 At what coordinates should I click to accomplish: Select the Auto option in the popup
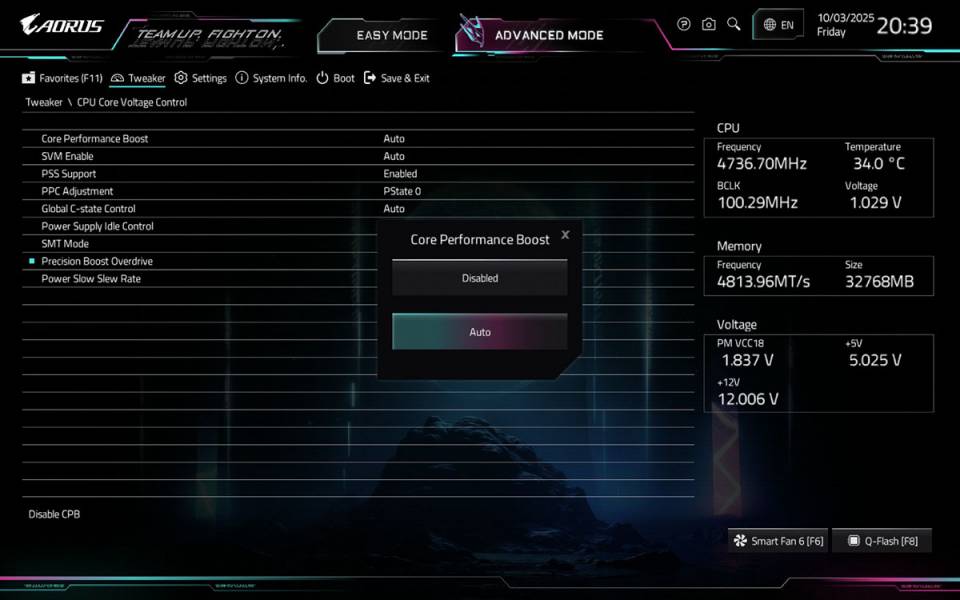(x=480, y=332)
